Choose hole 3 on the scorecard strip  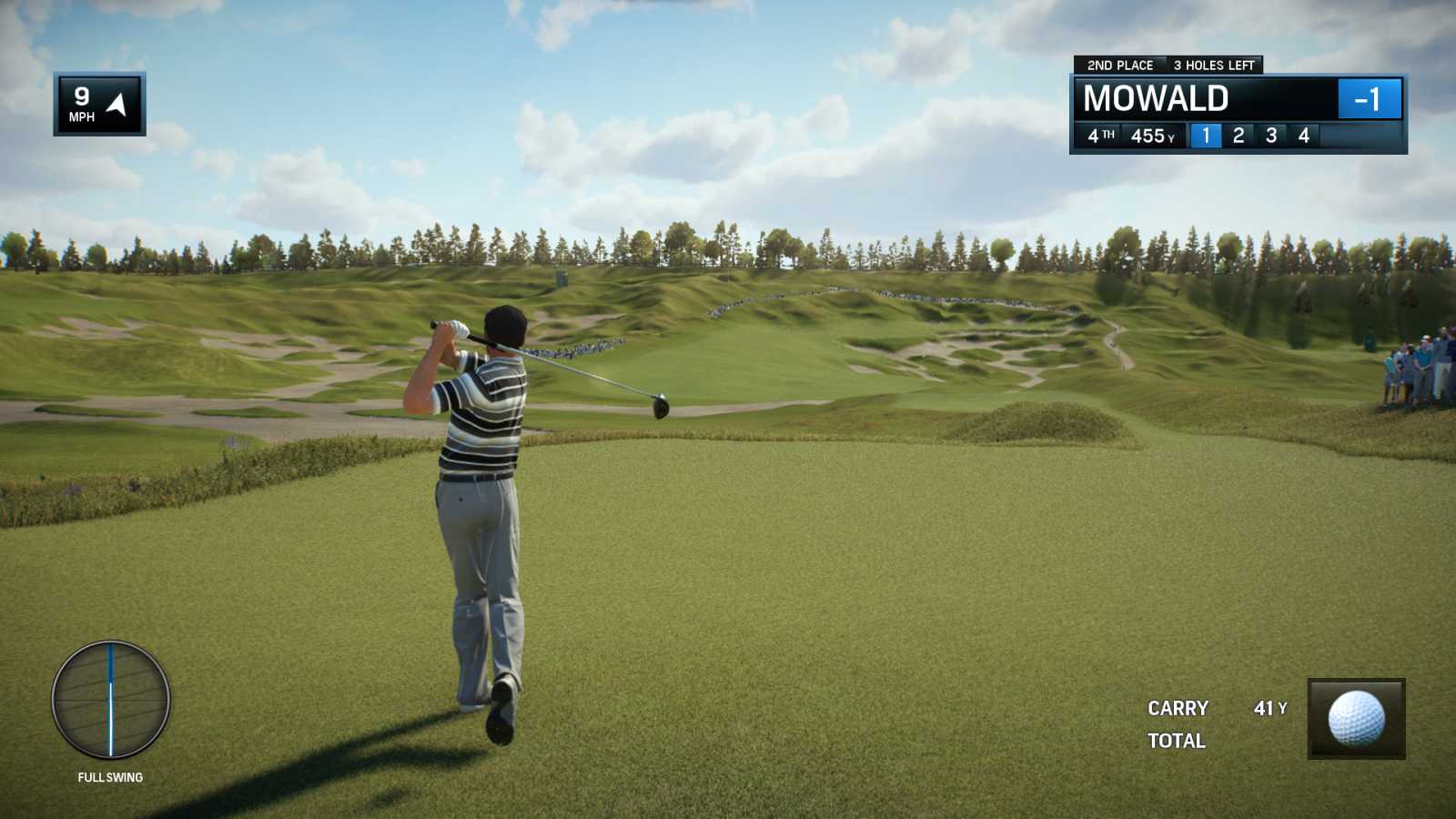pyautogui.click(x=1271, y=136)
